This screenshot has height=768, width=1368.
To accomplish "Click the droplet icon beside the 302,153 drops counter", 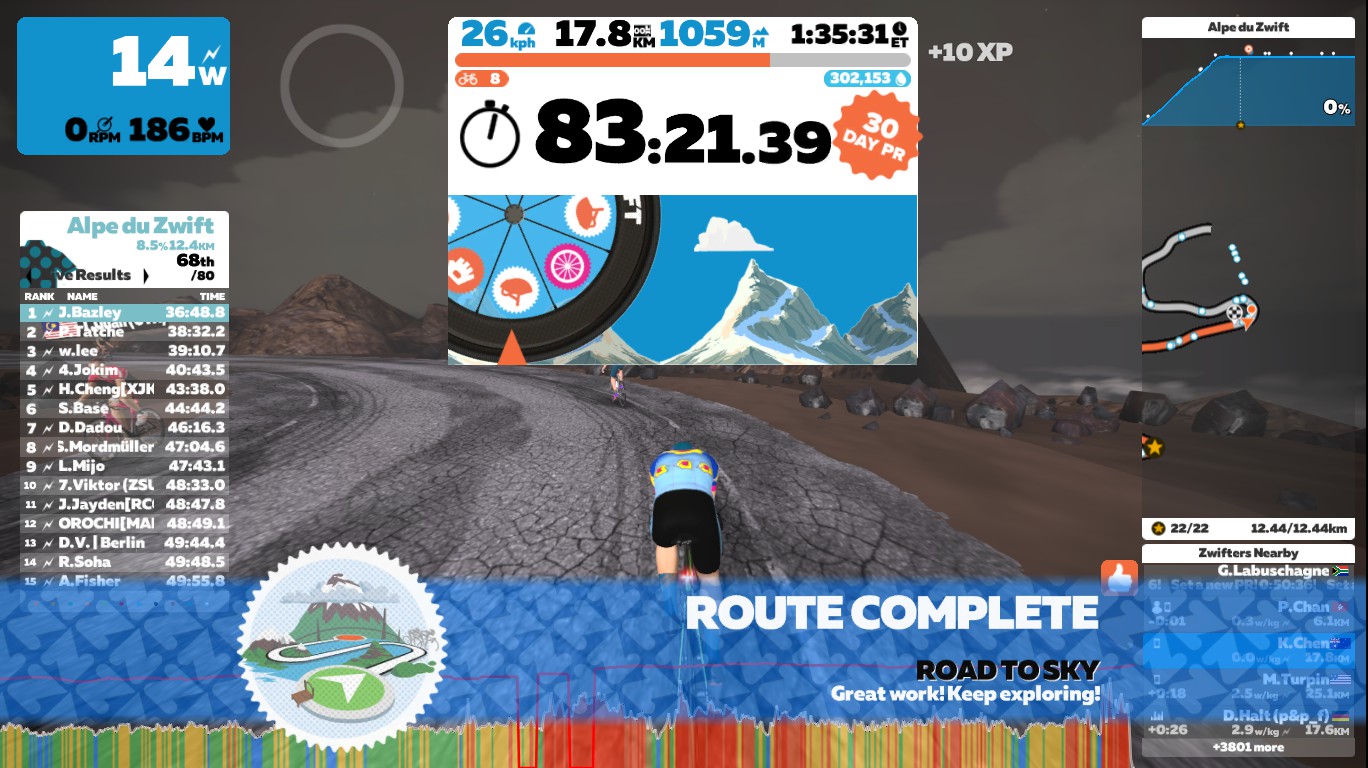I will (x=900, y=78).
